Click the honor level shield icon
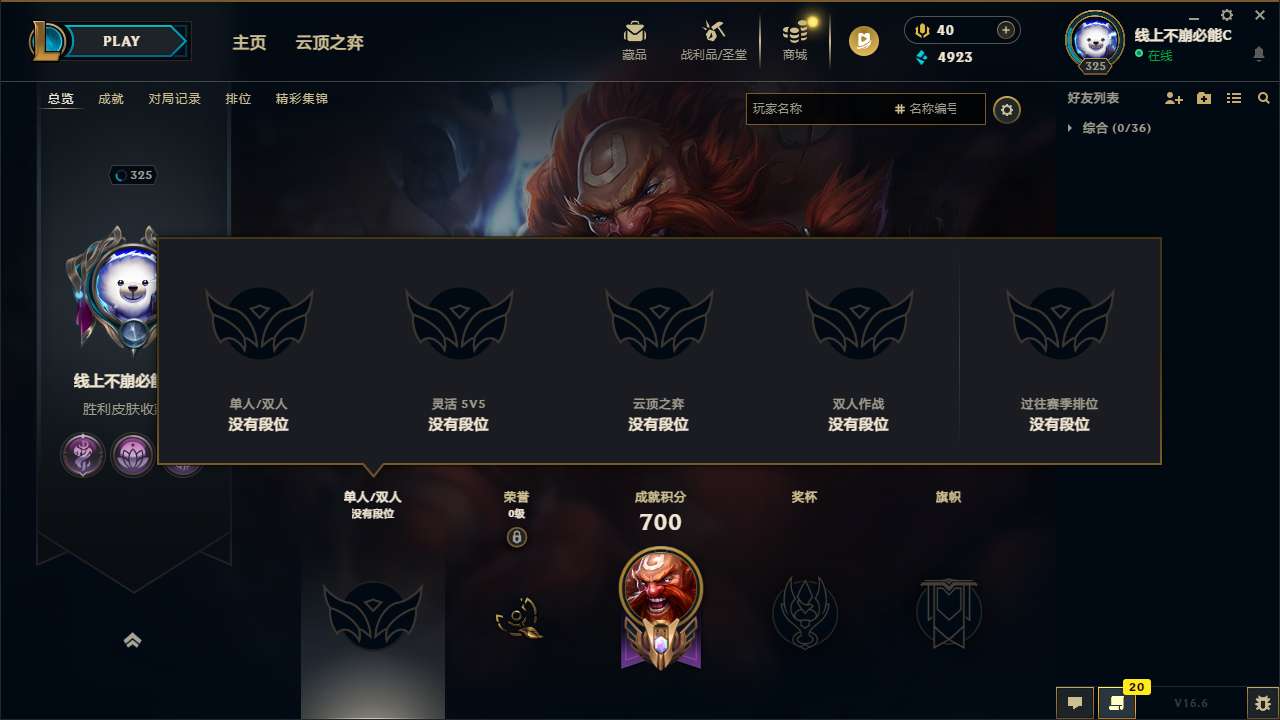Screen dimensions: 1280x720 517,537
